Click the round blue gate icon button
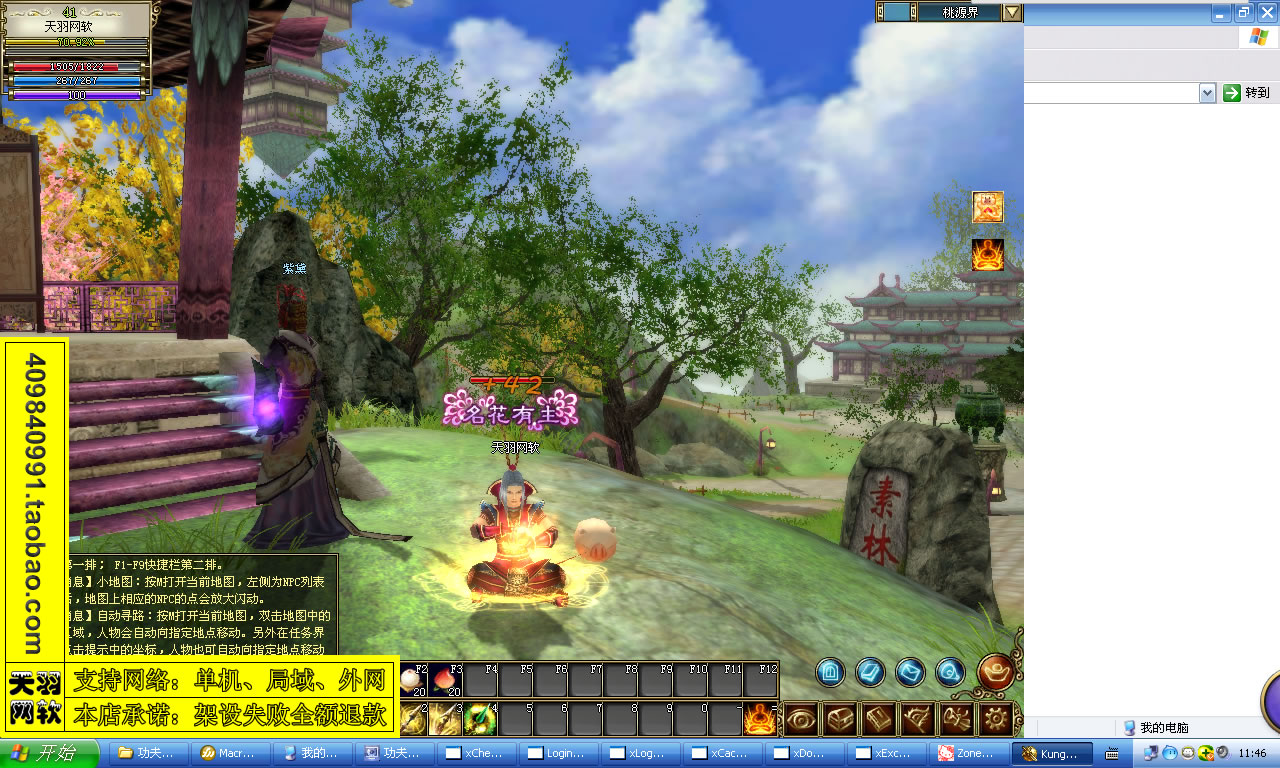 [830, 672]
